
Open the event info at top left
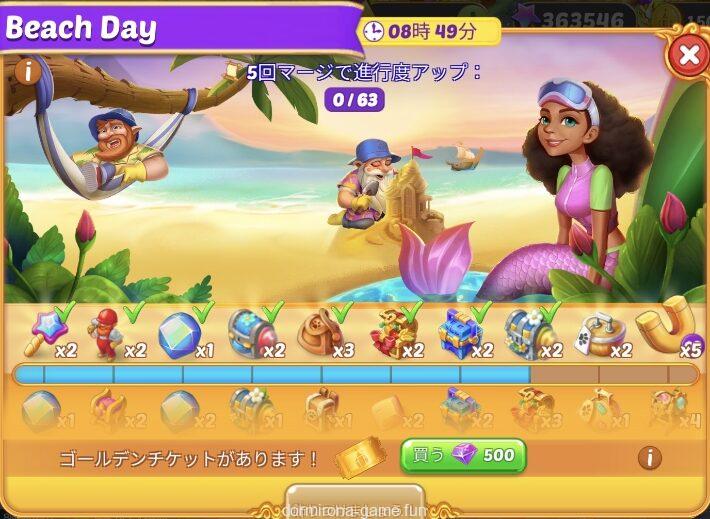pos(27,71)
